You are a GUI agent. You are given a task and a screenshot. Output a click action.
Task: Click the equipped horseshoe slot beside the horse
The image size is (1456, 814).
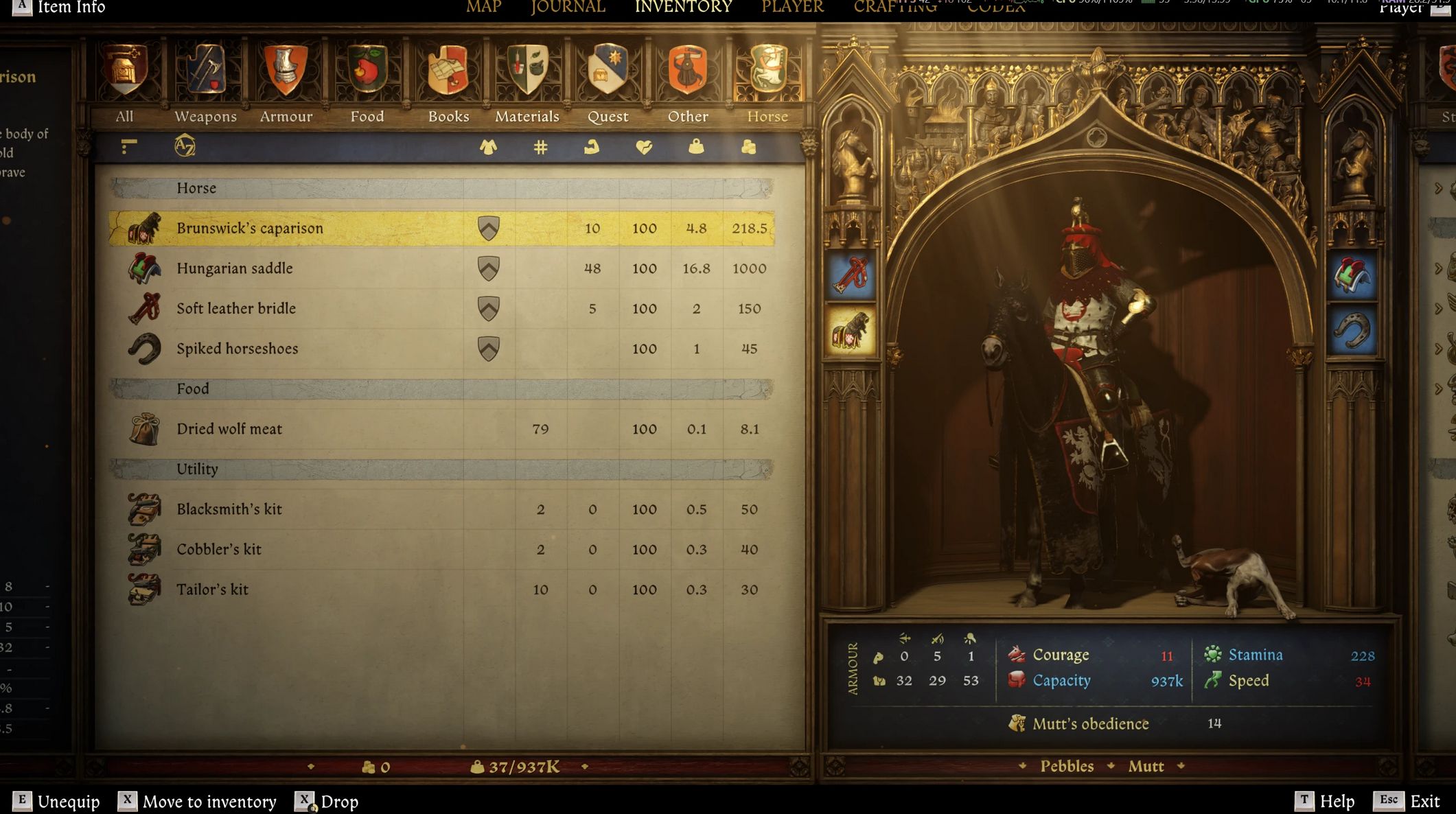point(1351,332)
